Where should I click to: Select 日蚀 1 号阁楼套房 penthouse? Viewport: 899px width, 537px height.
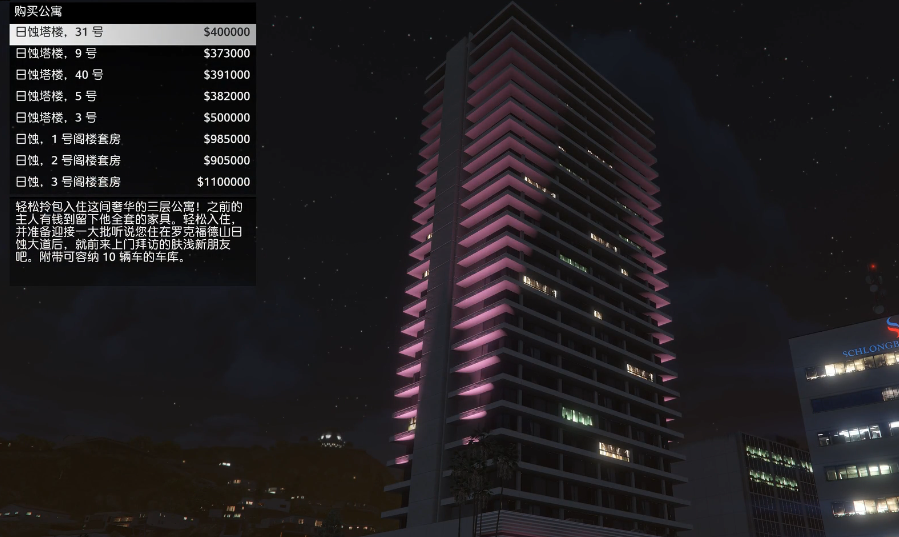[132, 139]
